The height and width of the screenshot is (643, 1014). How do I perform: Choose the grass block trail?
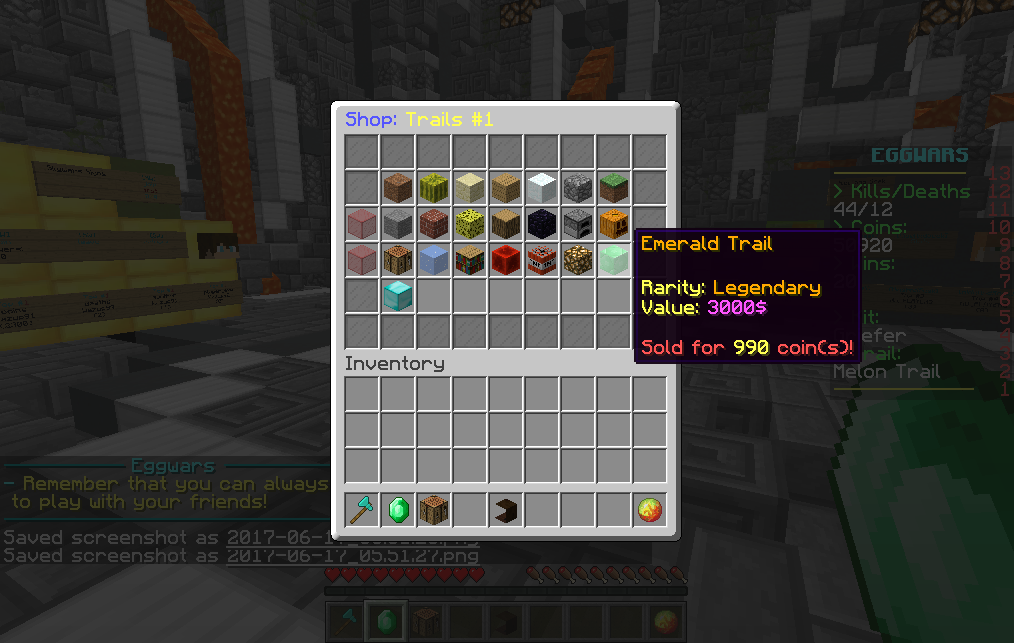point(613,187)
